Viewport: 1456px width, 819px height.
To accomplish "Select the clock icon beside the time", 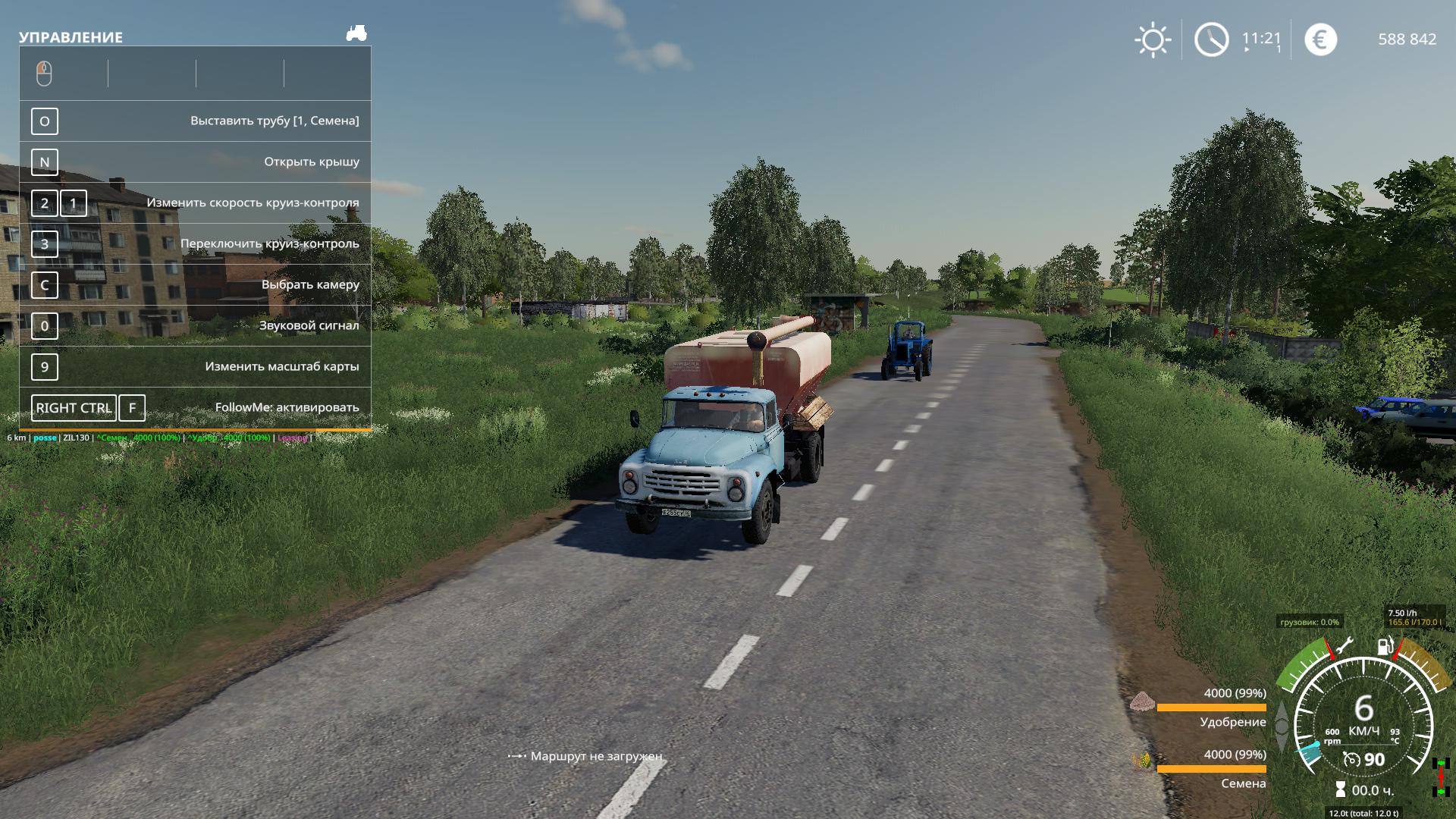I will pyautogui.click(x=1211, y=39).
